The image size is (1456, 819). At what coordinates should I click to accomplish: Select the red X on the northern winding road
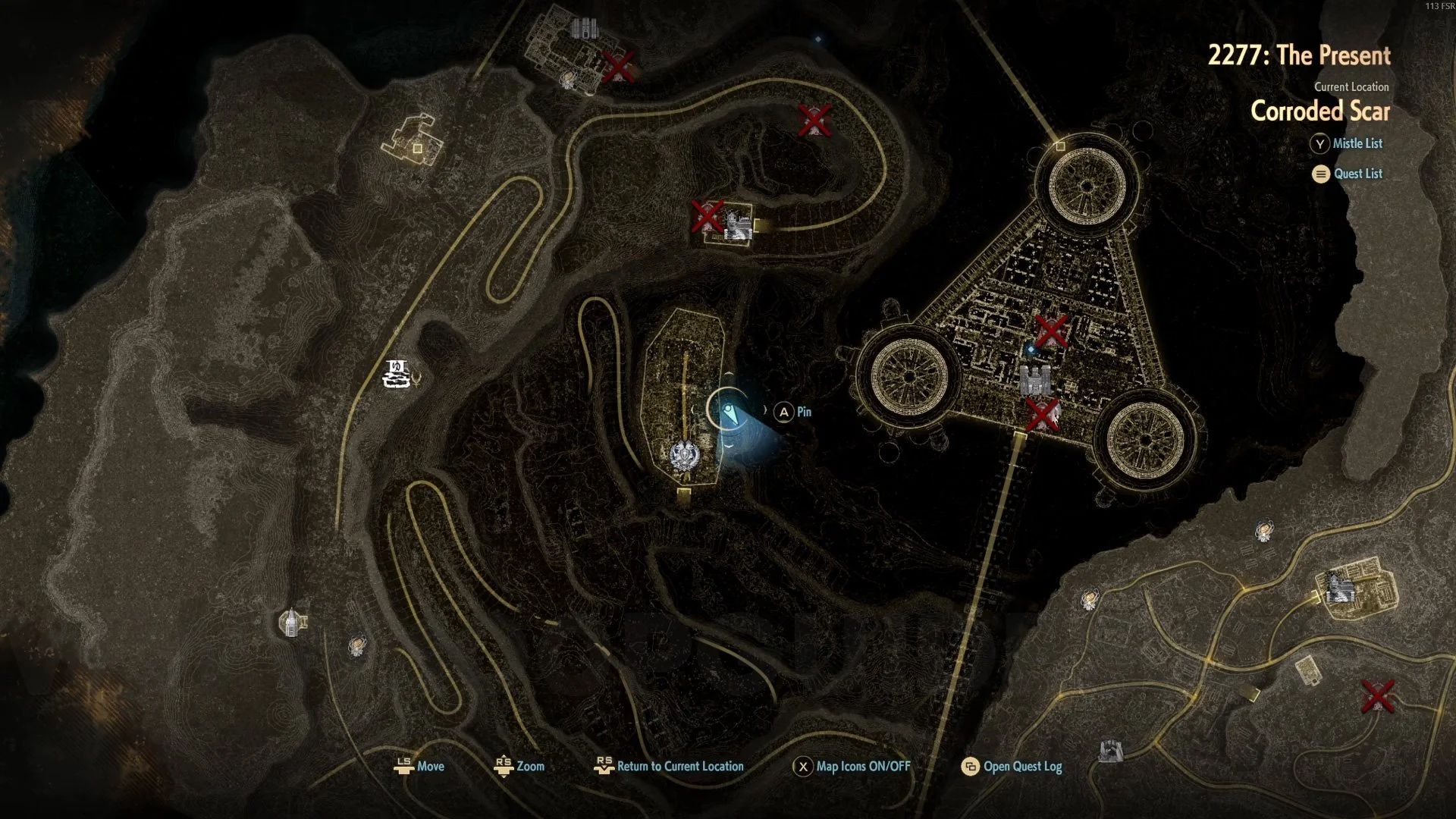(814, 120)
